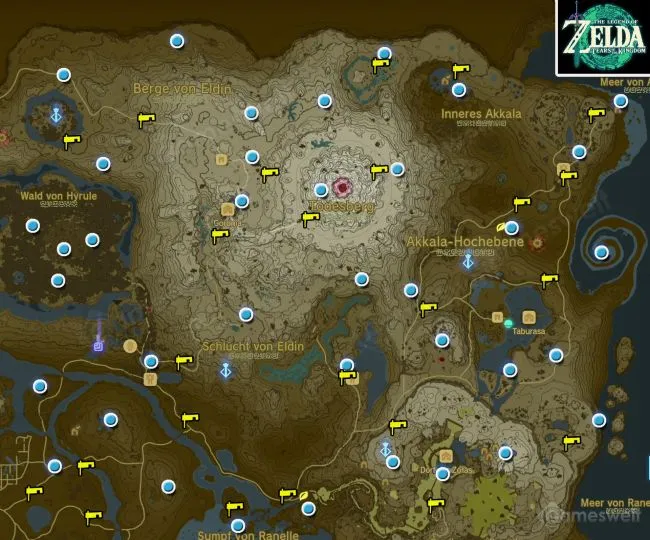Click the round tan marker beside the purple tower
Image resolution: width=650 pixels, height=540 pixels.
pyautogui.click(x=130, y=346)
